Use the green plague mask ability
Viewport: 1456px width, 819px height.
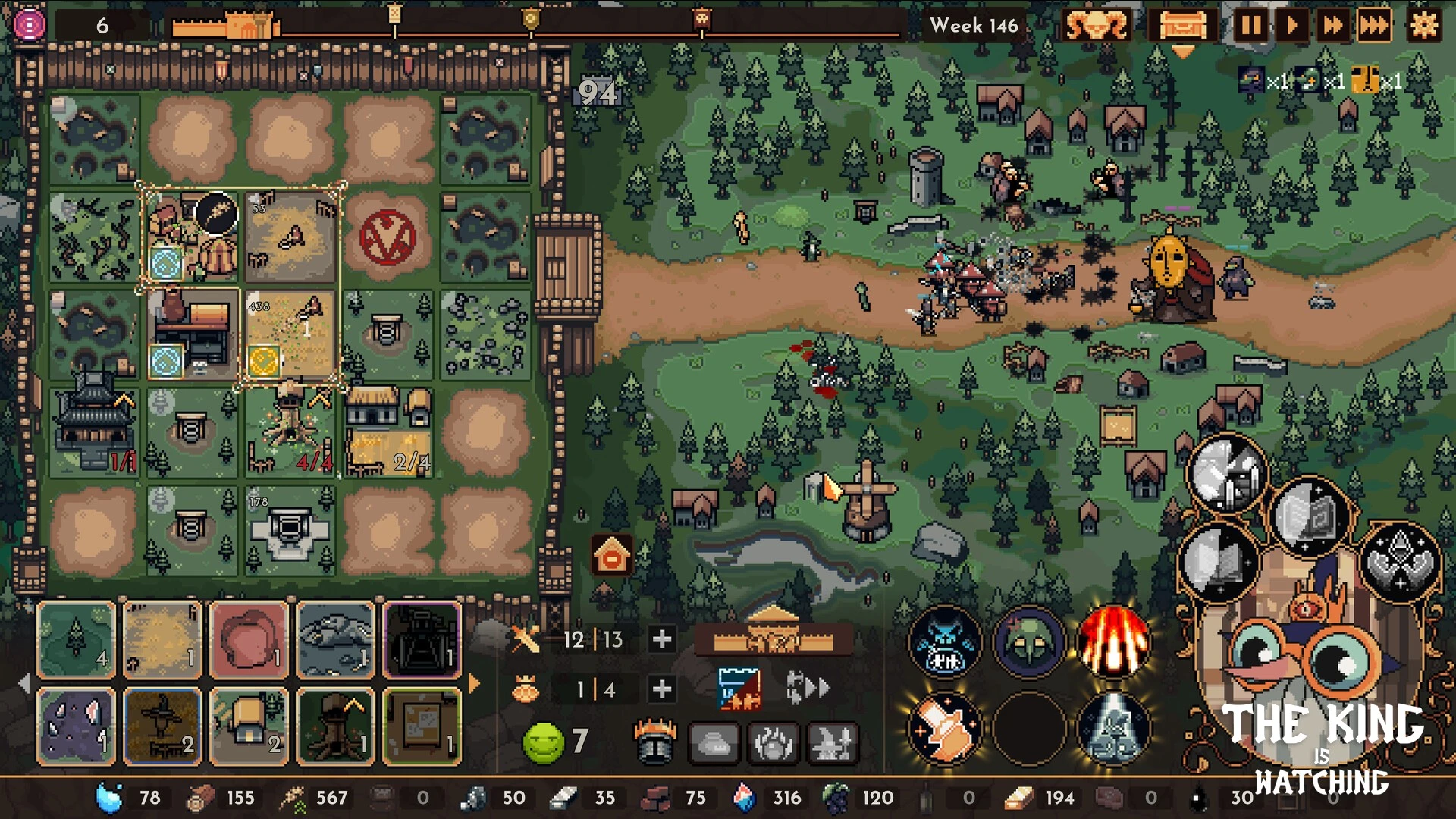pyautogui.click(x=1029, y=642)
